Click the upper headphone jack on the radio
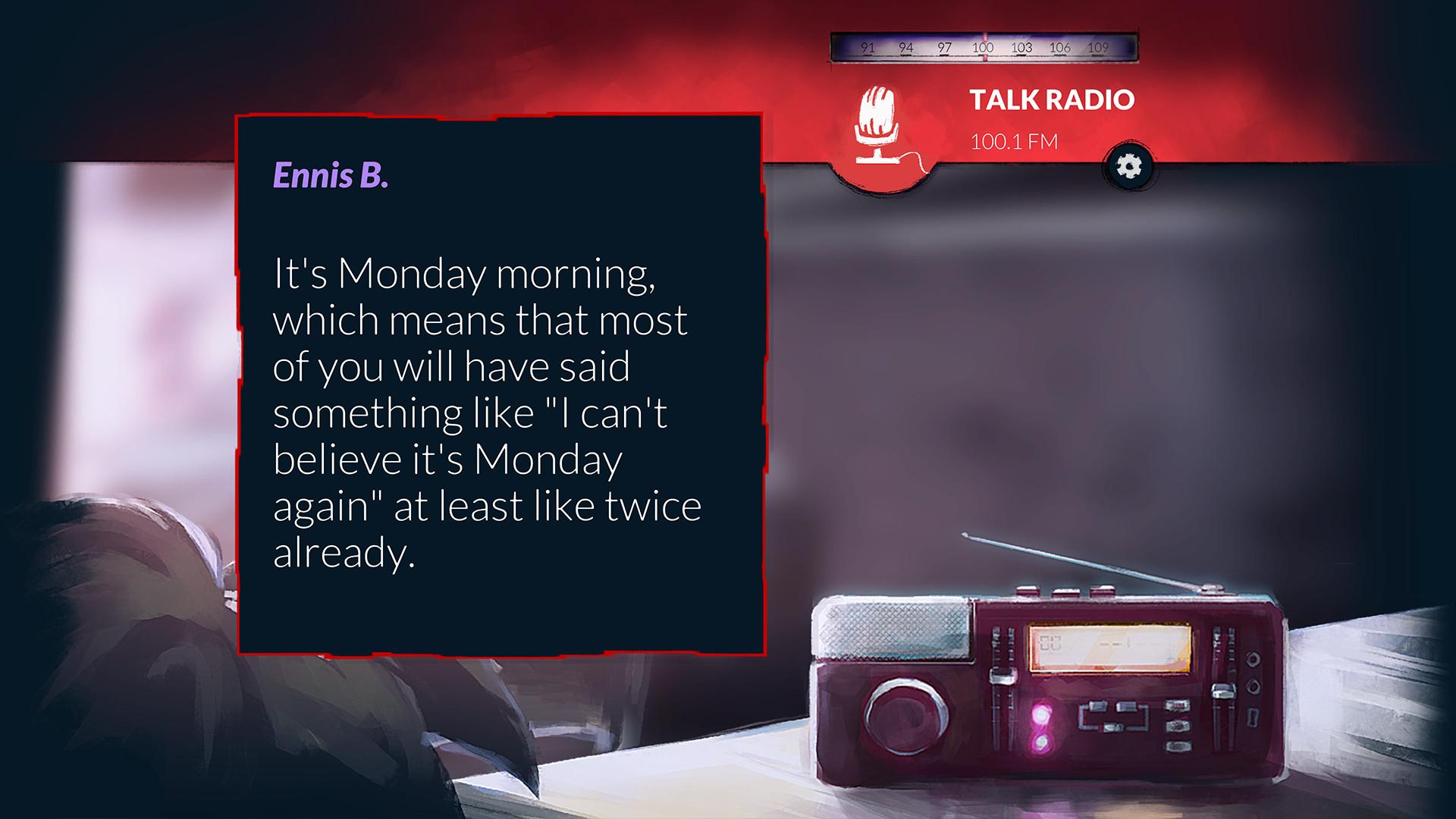The height and width of the screenshot is (819, 1456). pyautogui.click(x=1252, y=660)
